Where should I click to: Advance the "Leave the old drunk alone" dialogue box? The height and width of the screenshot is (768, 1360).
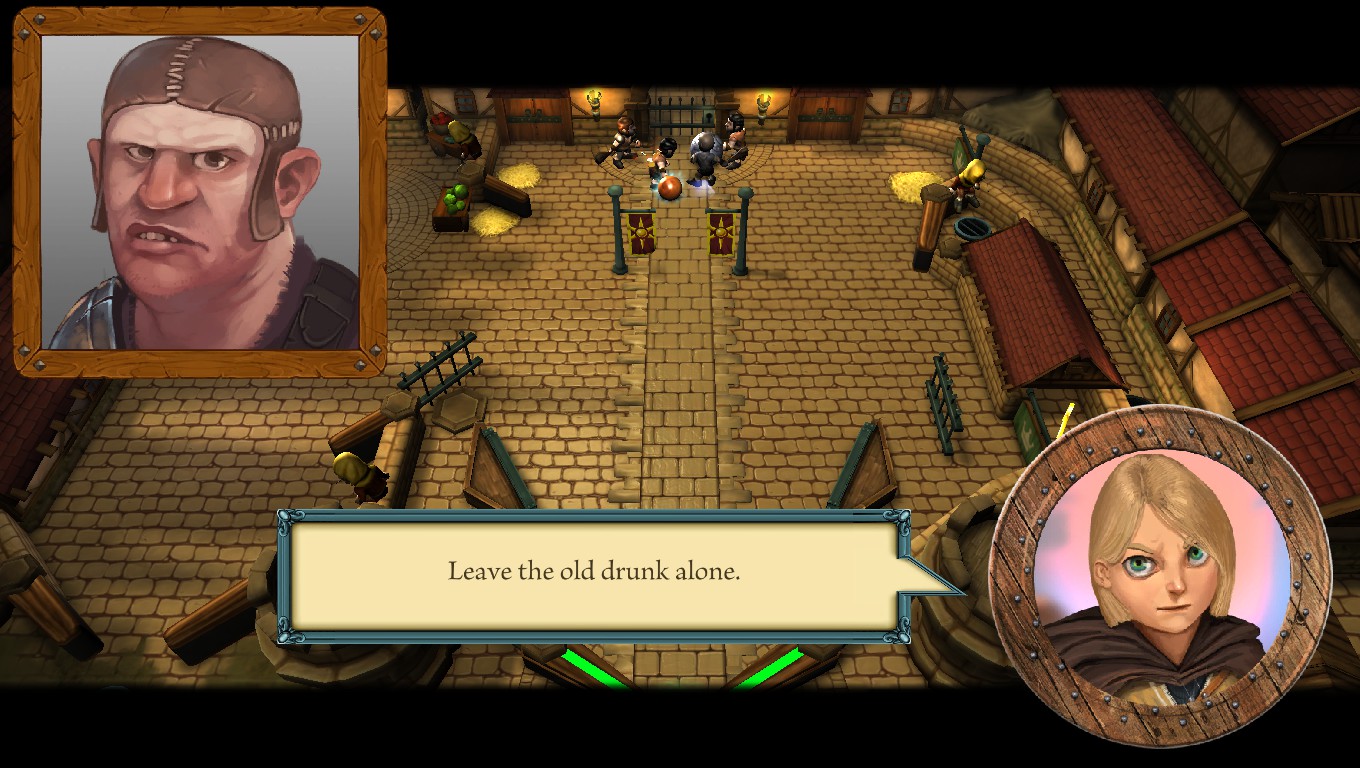593,574
